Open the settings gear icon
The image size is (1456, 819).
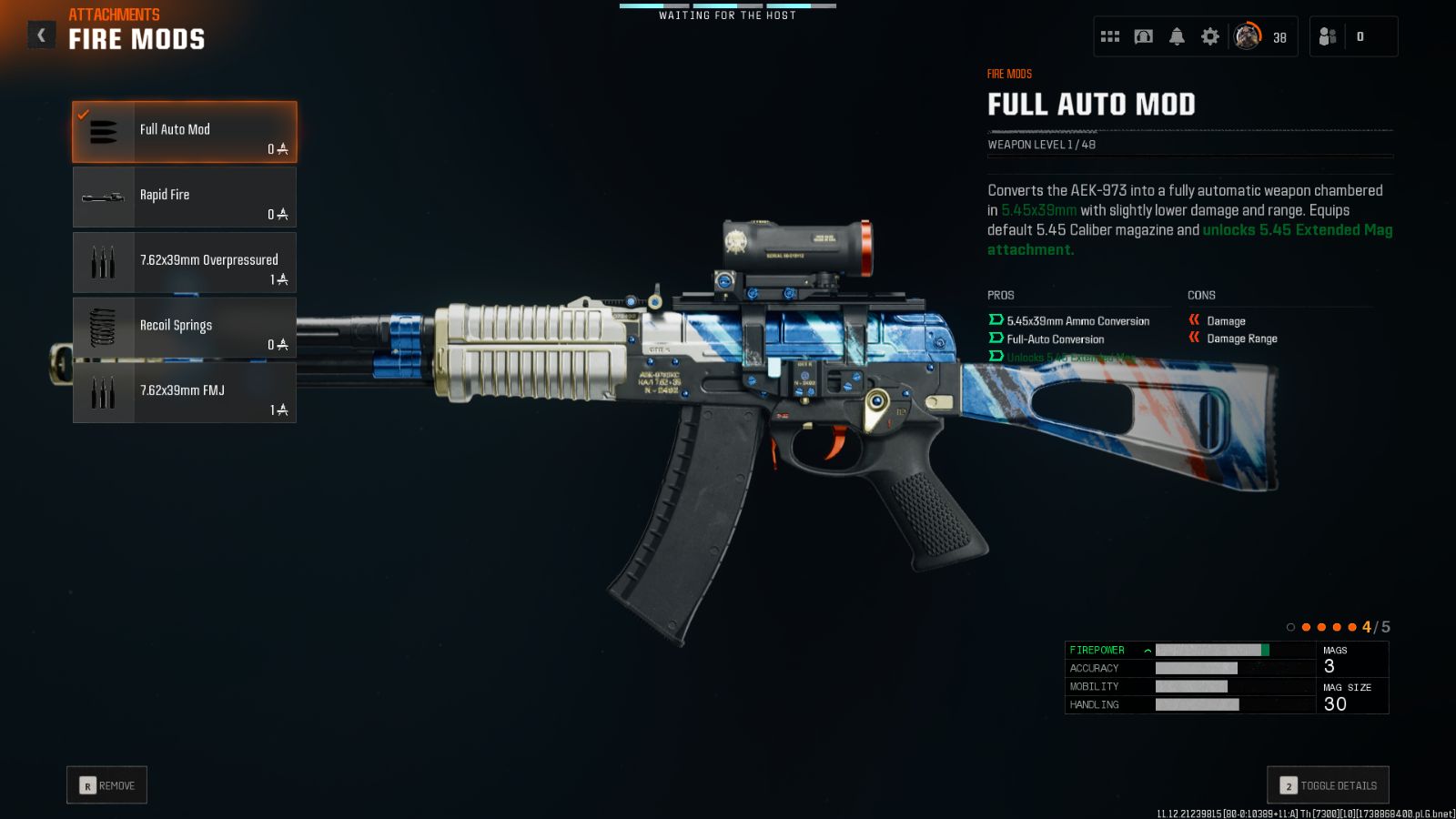point(1210,36)
